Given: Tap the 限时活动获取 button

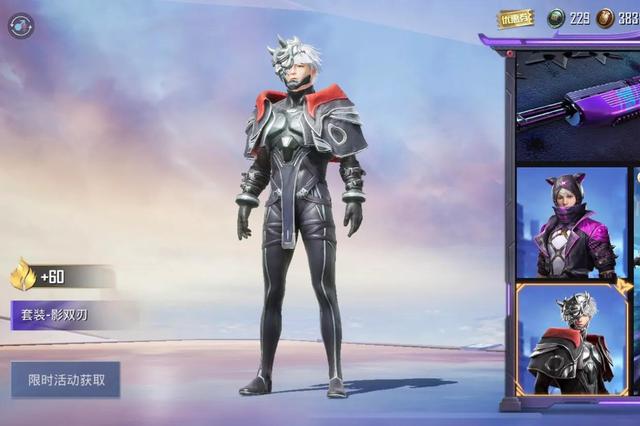Looking at the screenshot, I should tap(66, 379).
